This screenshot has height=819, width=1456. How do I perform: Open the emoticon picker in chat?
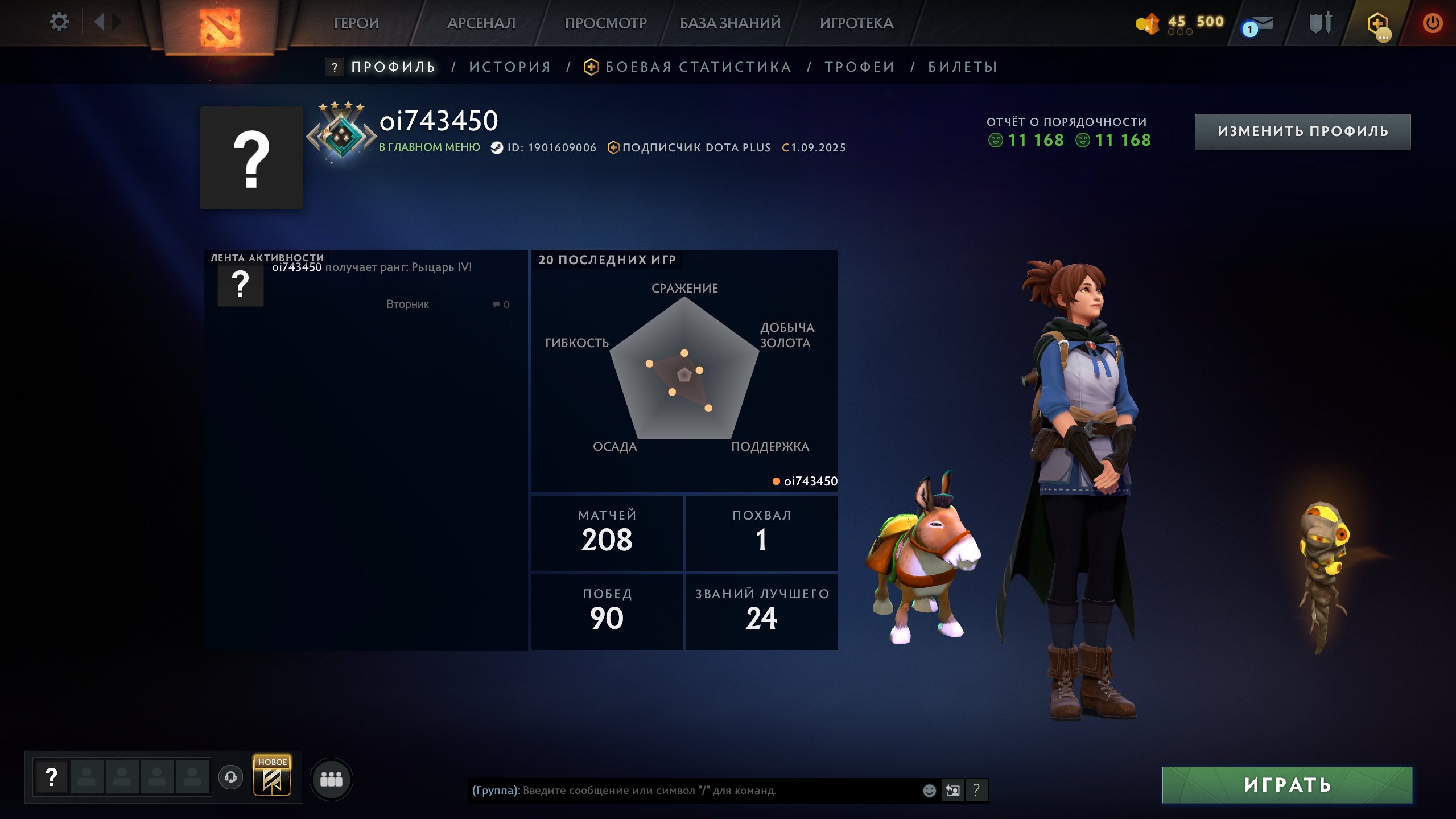pos(929,791)
